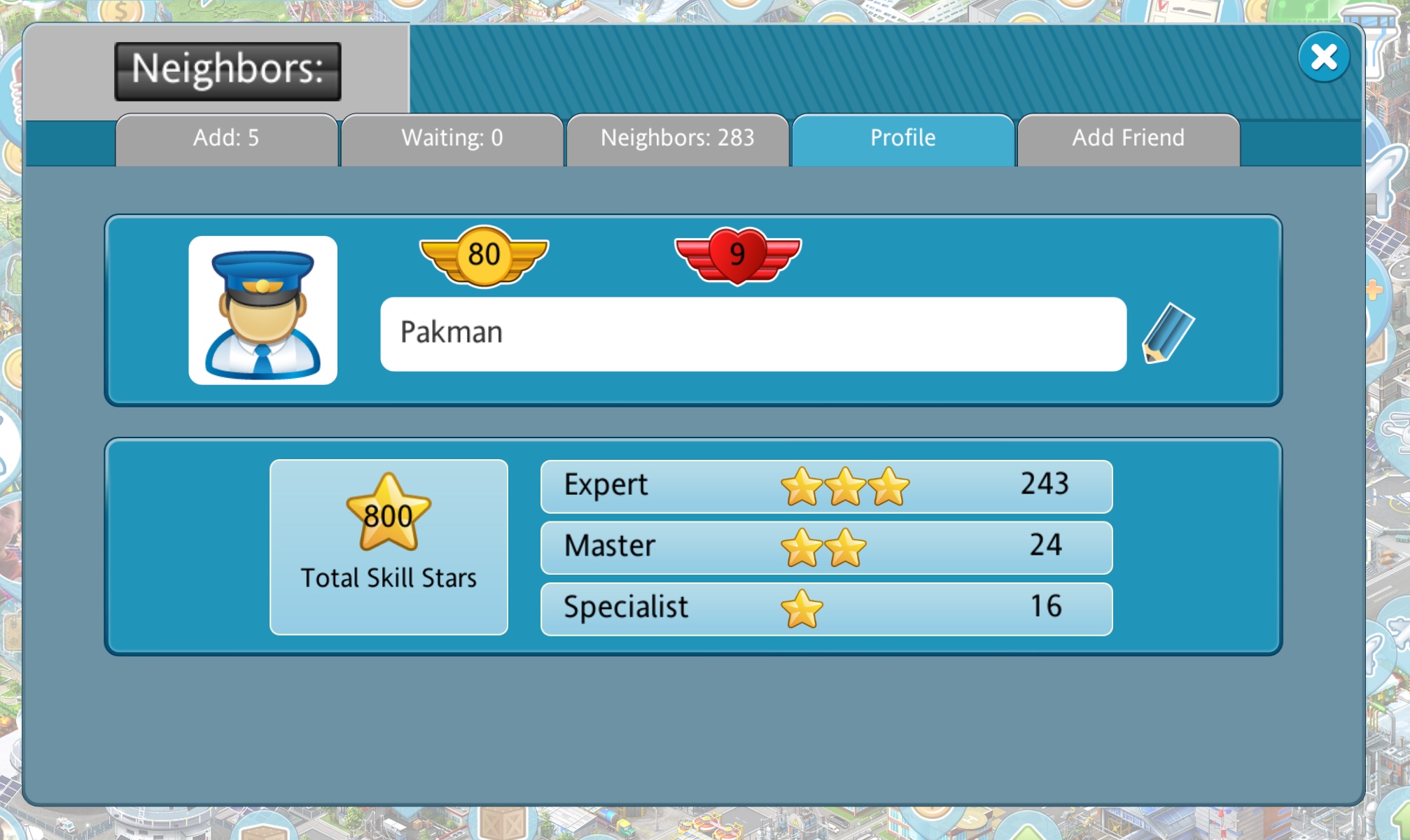
Task: Select the pilot avatar picture
Action: [x=263, y=310]
